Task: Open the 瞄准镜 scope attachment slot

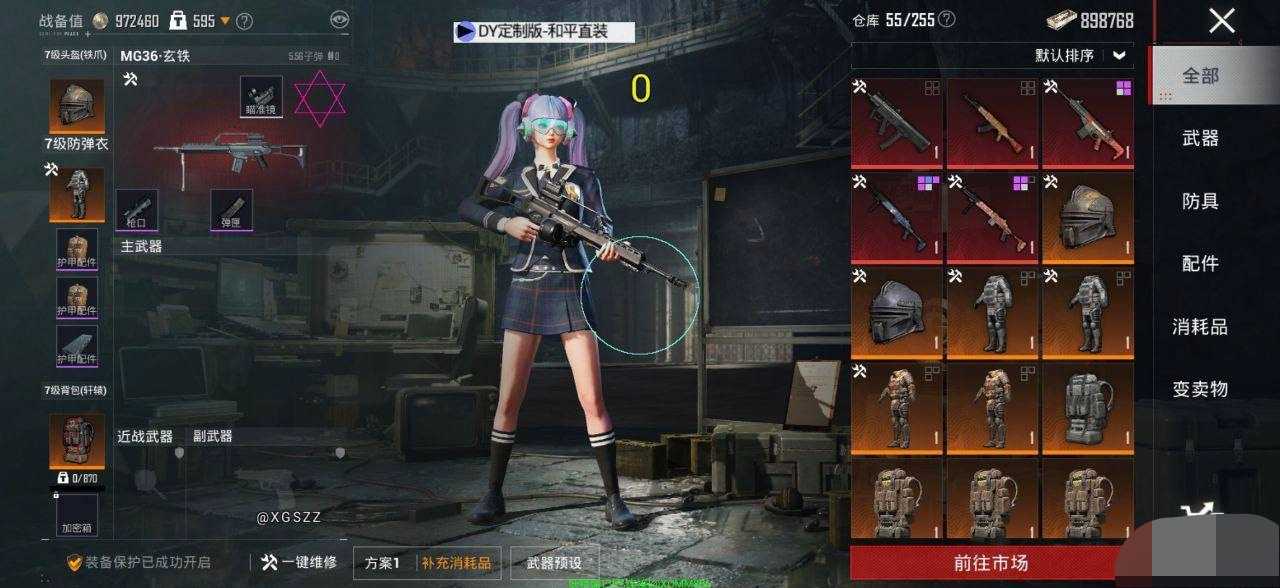Action: 260,96
